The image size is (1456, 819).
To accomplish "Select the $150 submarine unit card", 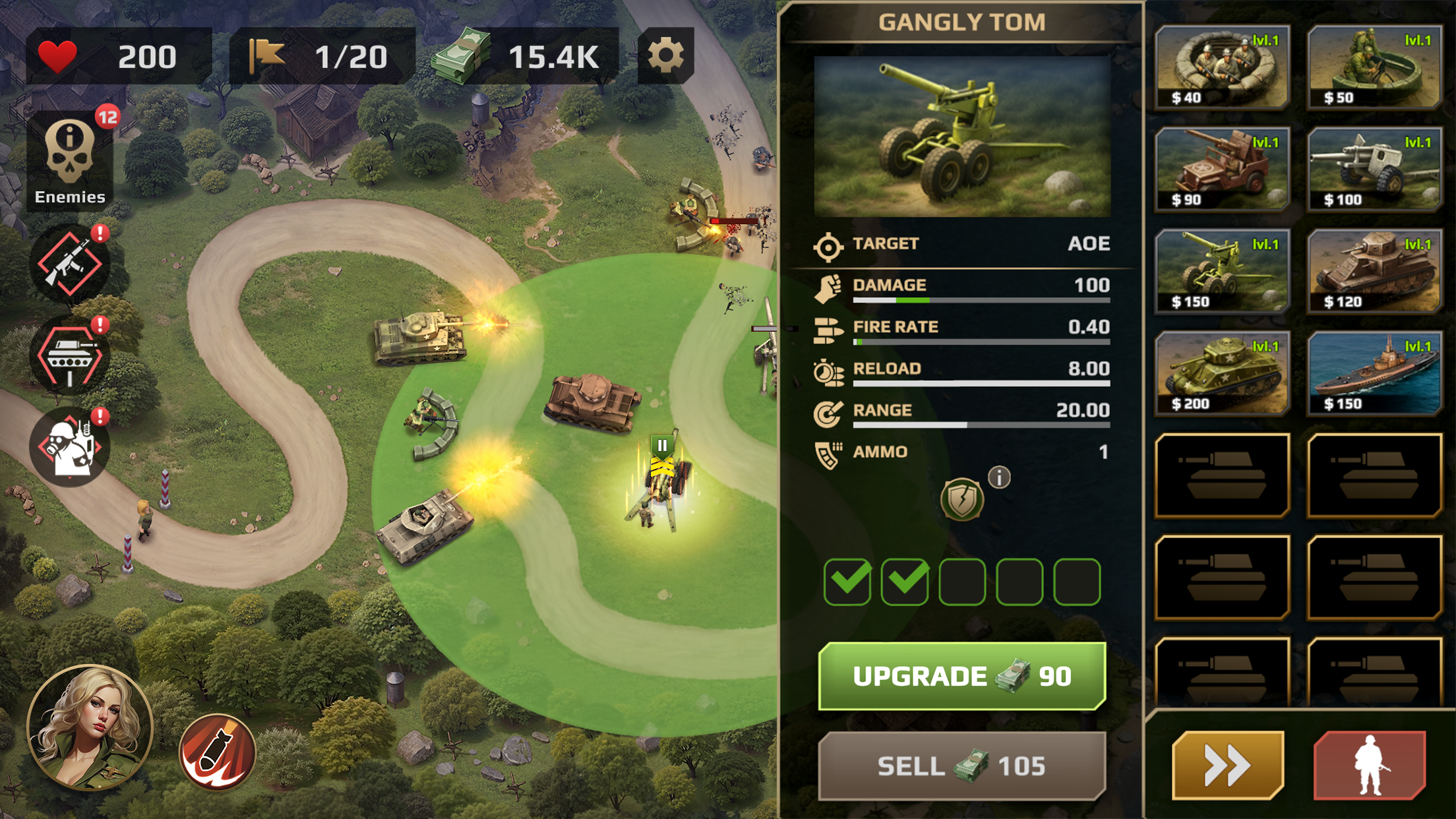I will 1374,371.
